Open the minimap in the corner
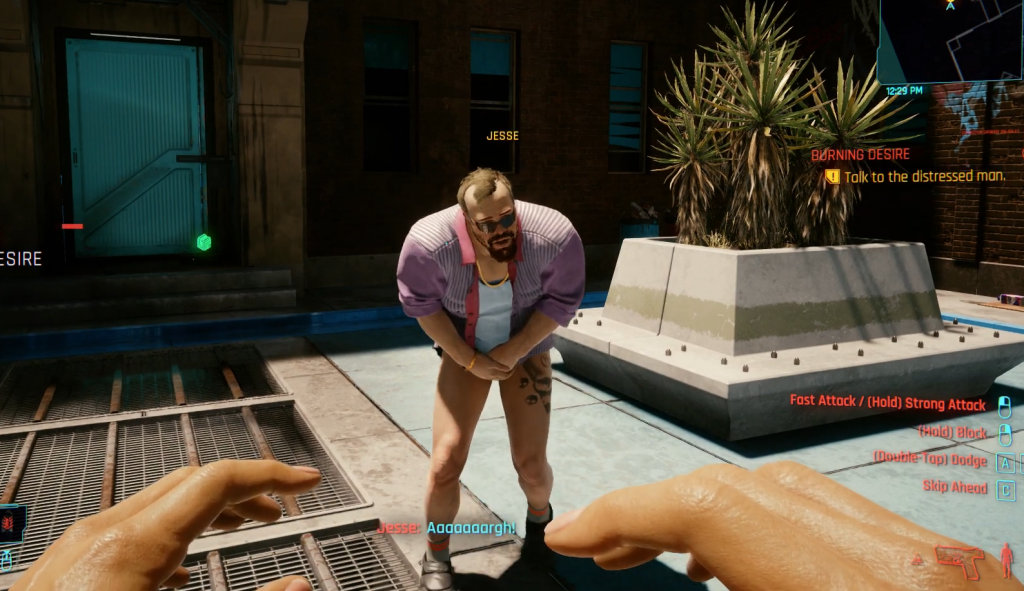This screenshot has width=1024, height=591. point(951,41)
